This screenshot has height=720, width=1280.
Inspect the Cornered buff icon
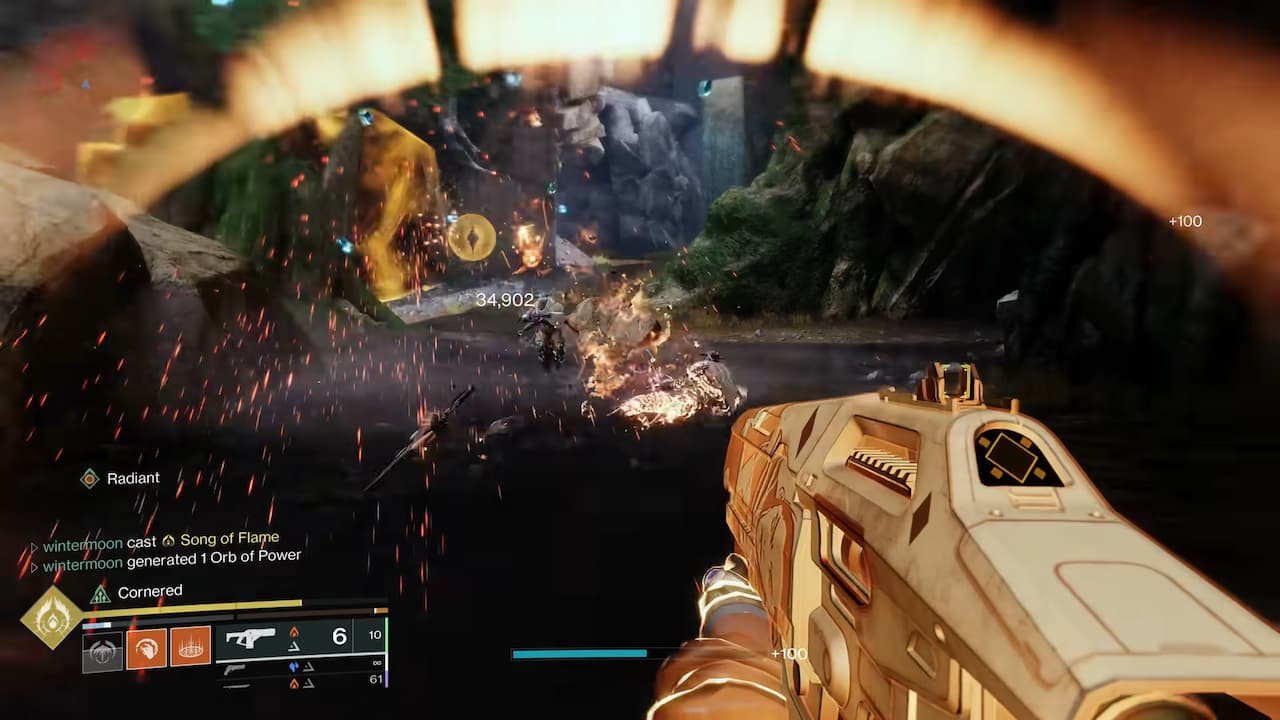point(100,593)
